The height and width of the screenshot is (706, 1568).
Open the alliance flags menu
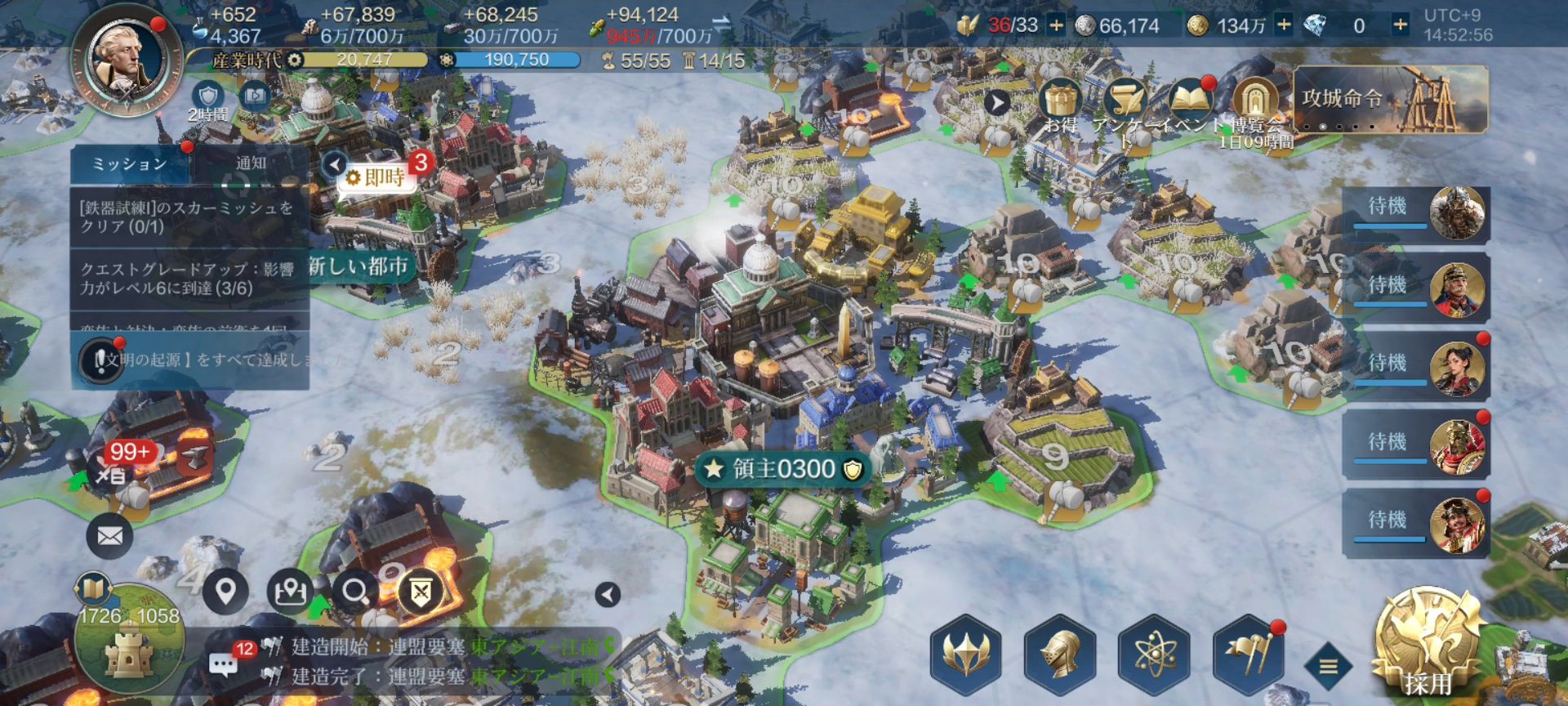[x=1249, y=655]
